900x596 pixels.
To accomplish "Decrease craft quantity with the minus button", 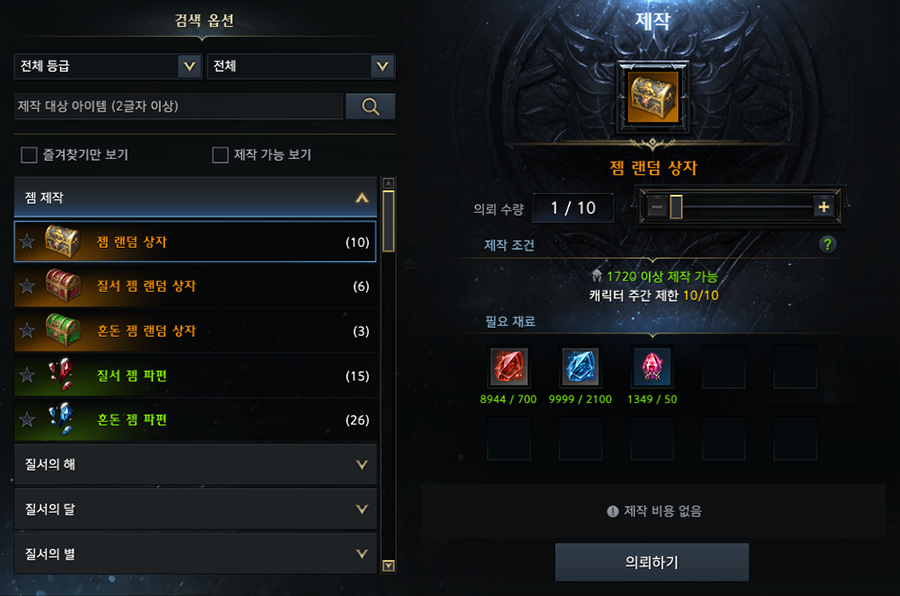I will click(657, 207).
